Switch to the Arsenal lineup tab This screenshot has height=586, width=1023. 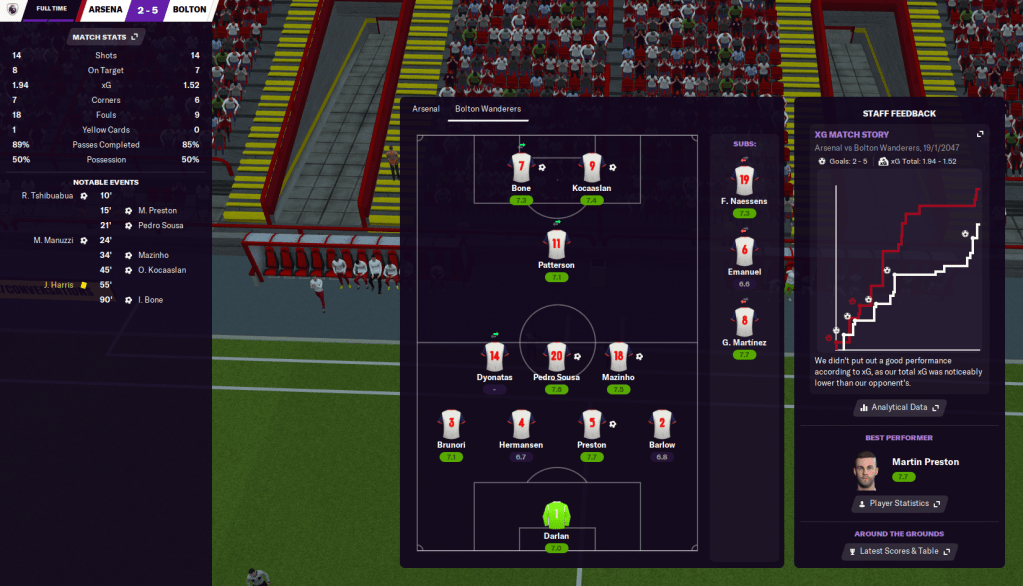point(425,108)
